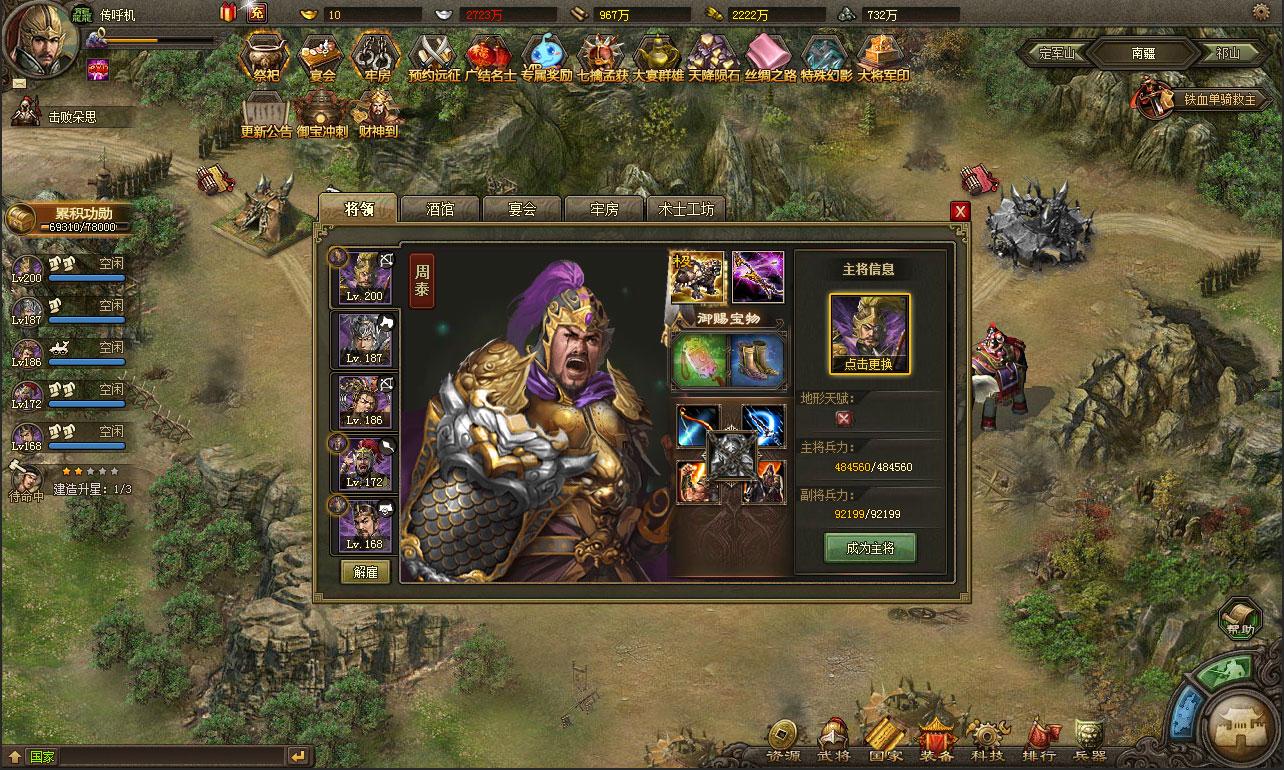Open the 宴会 tab in the panel

[x=522, y=209]
